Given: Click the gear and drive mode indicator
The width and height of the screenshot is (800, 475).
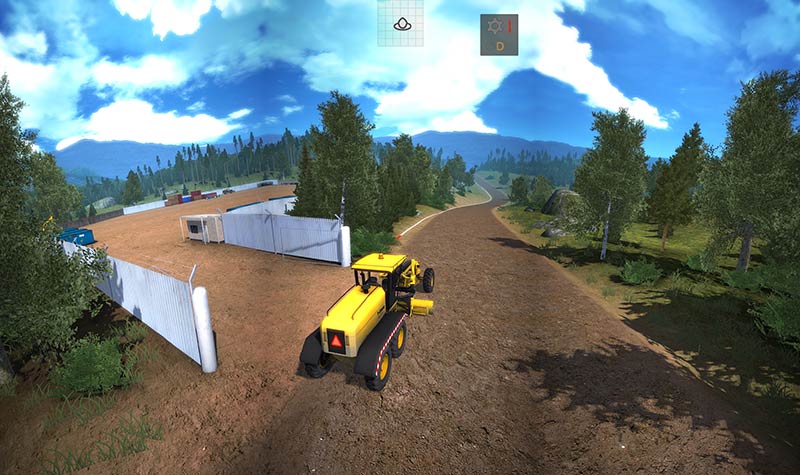Looking at the screenshot, I should click(498, 34).
